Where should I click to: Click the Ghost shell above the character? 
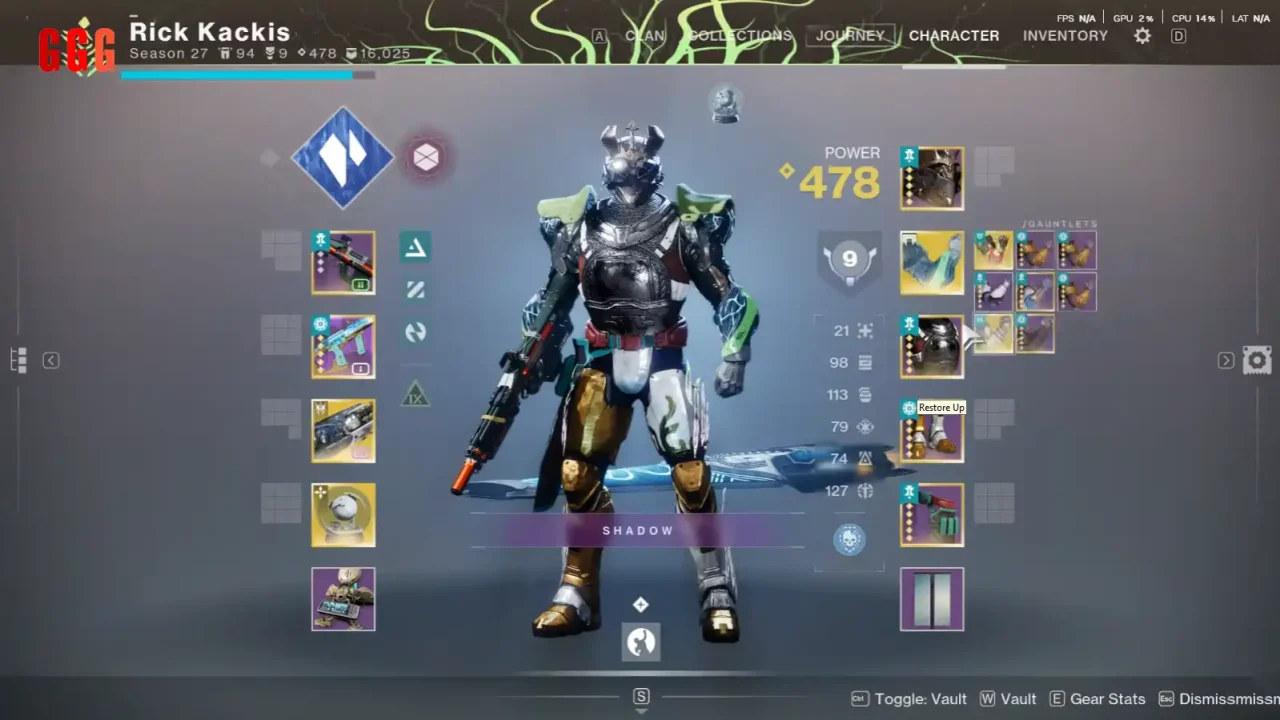(725, 103)
